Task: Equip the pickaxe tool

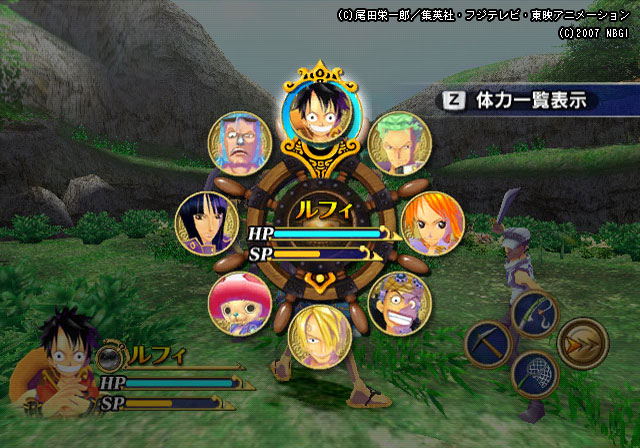Action: point(489,345)
